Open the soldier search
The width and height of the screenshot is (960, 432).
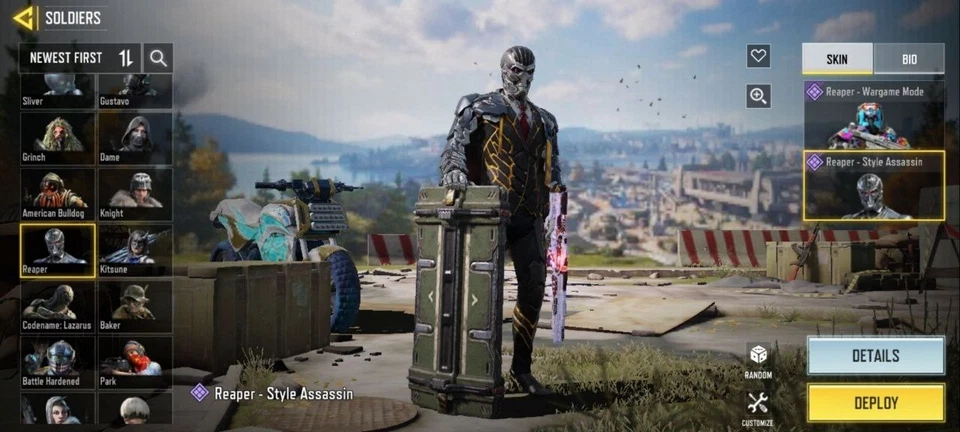coord(158,58)
